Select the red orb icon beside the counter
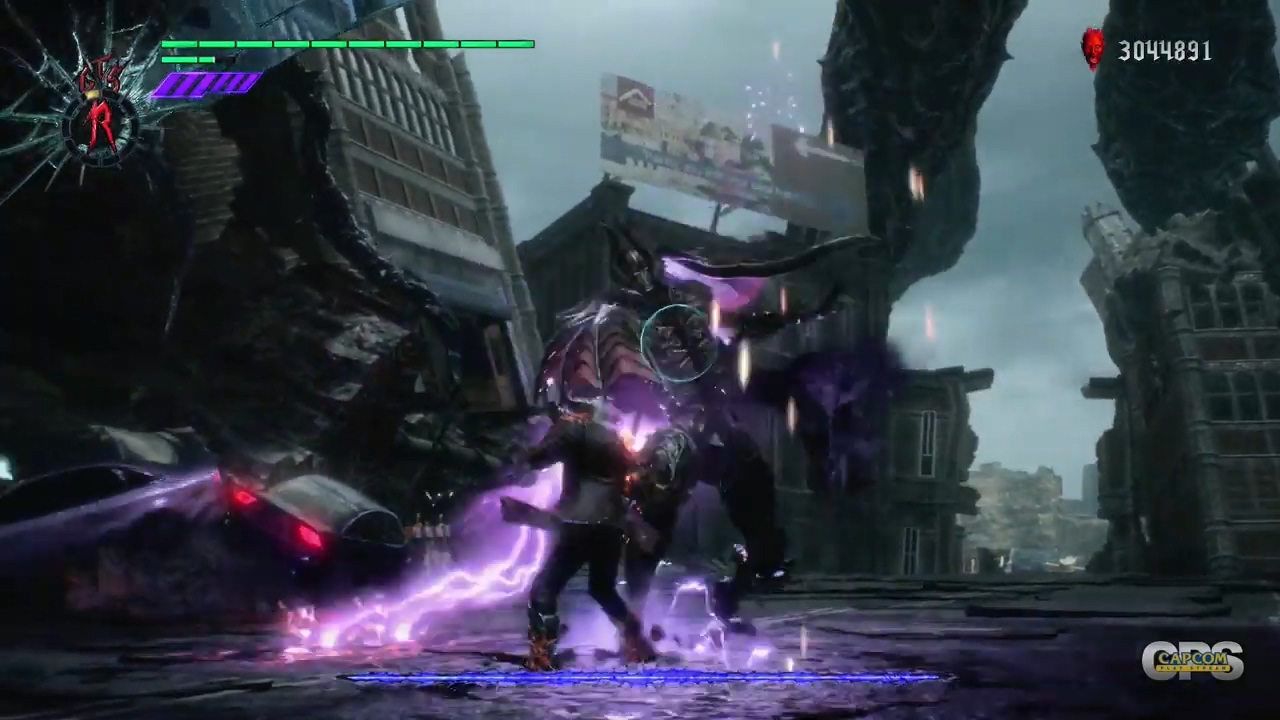1280x720 pixels. tap(1093, 48)
